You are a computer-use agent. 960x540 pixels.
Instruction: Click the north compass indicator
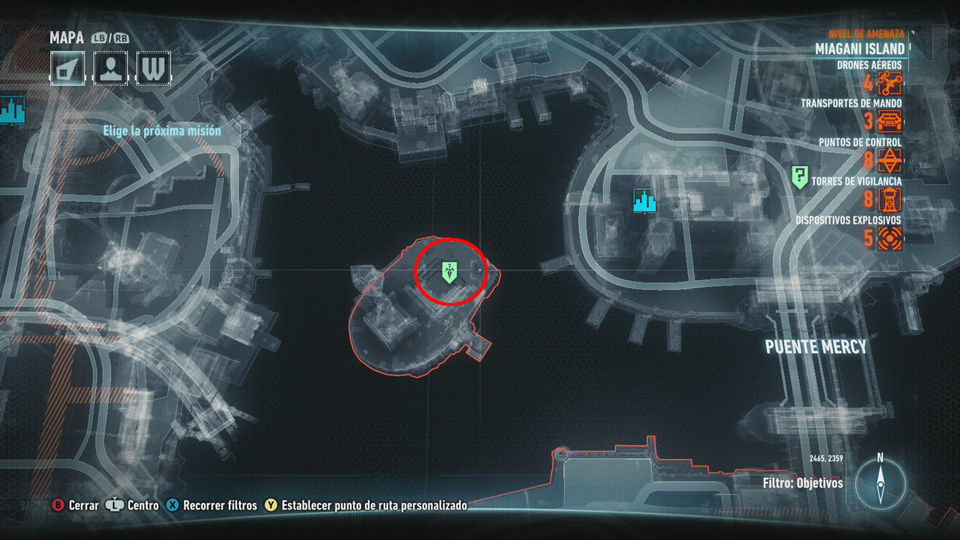880,481
